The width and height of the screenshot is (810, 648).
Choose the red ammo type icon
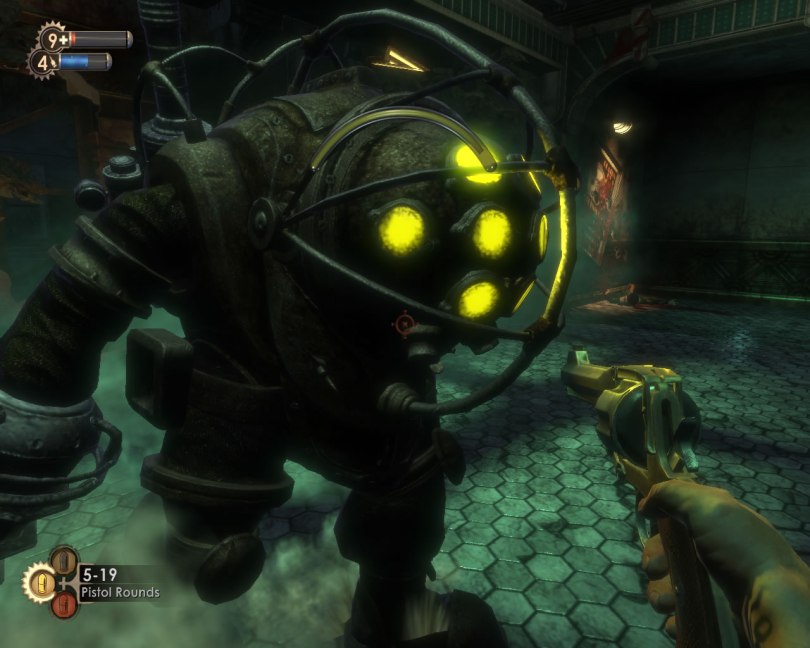[x=64, y=604]
